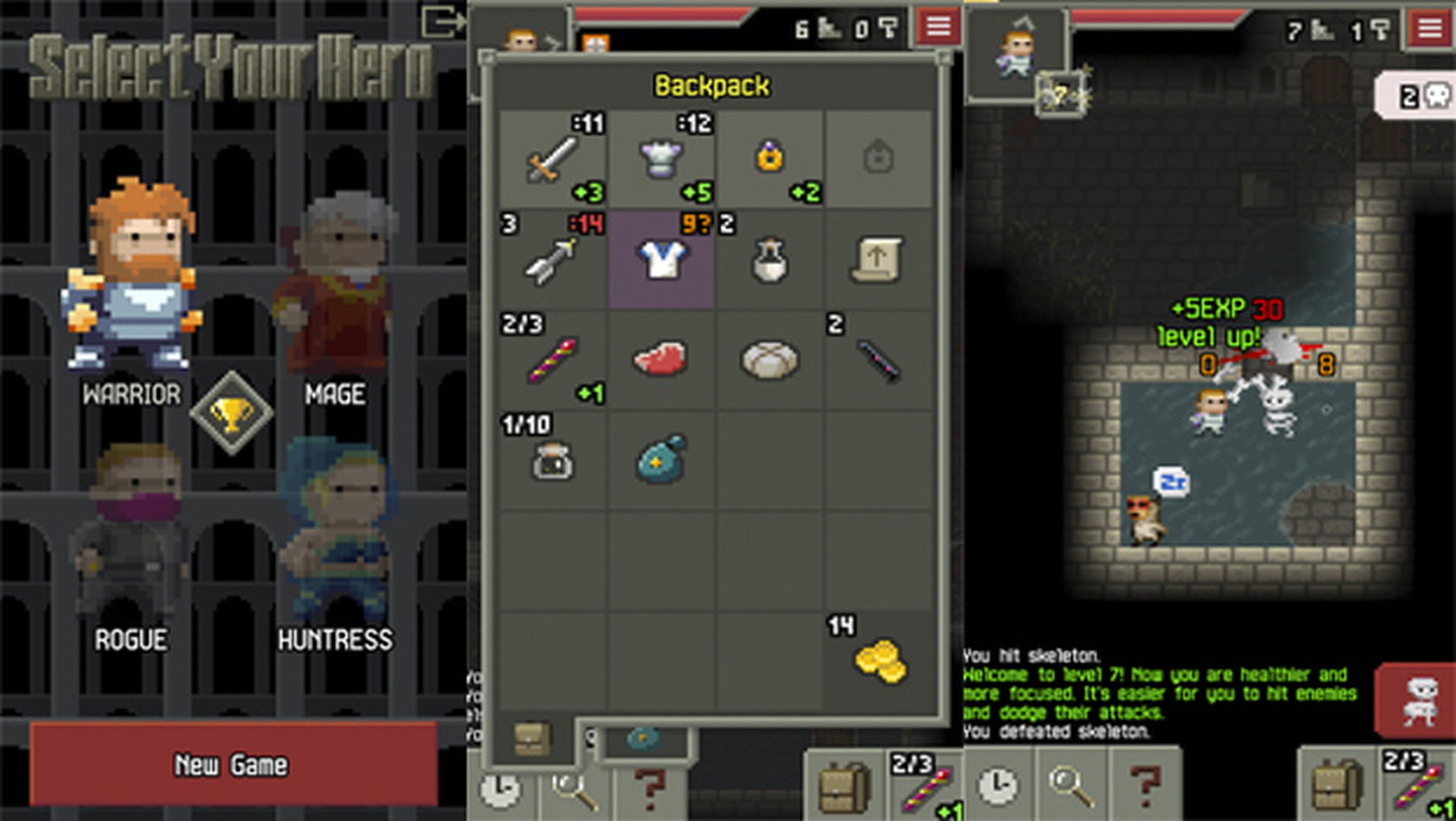
Task: Select the gold ring slot
Action: point(769,159)
